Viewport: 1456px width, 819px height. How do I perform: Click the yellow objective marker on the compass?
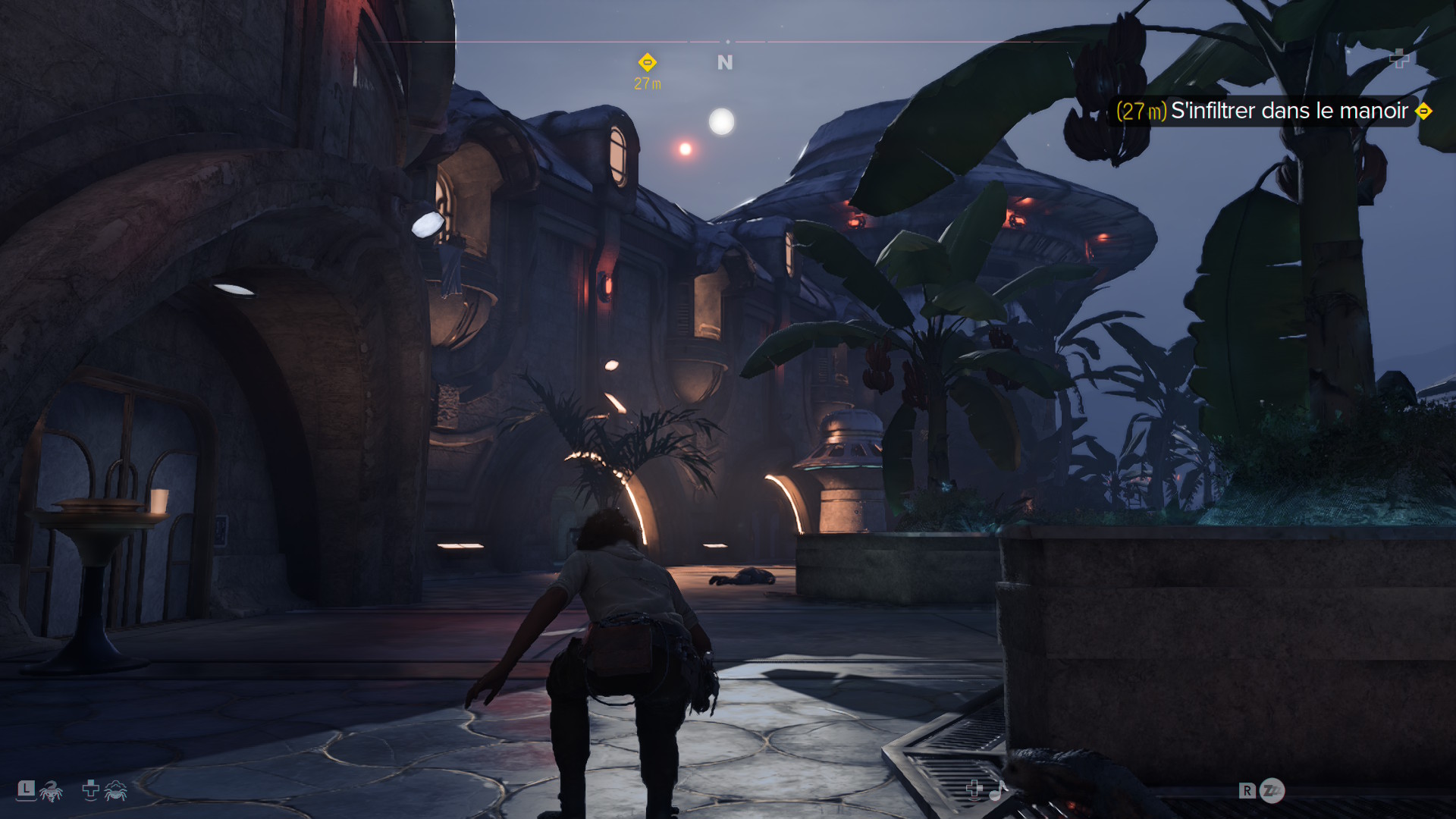[647, 62]
